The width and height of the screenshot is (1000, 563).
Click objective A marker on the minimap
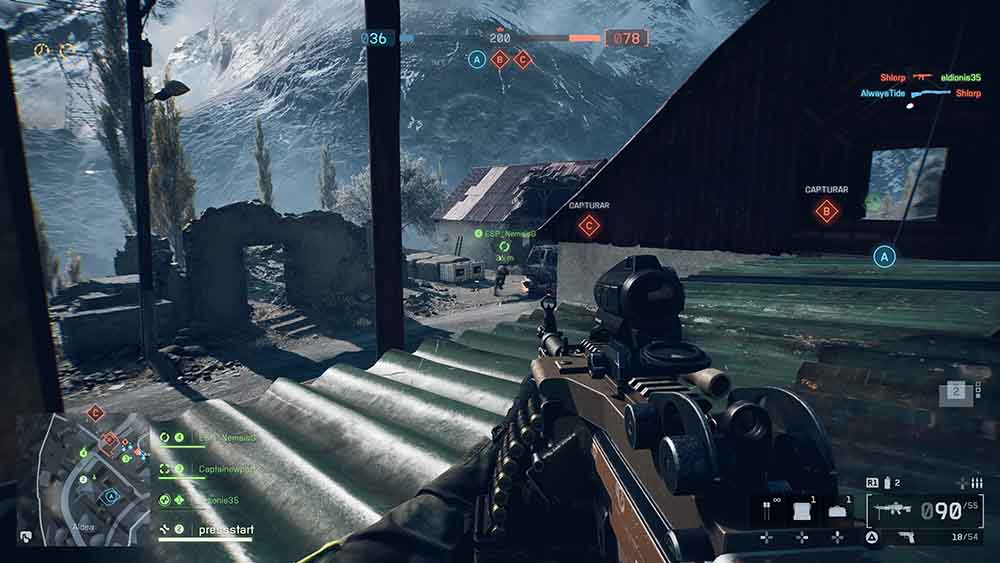click(111, 495)
